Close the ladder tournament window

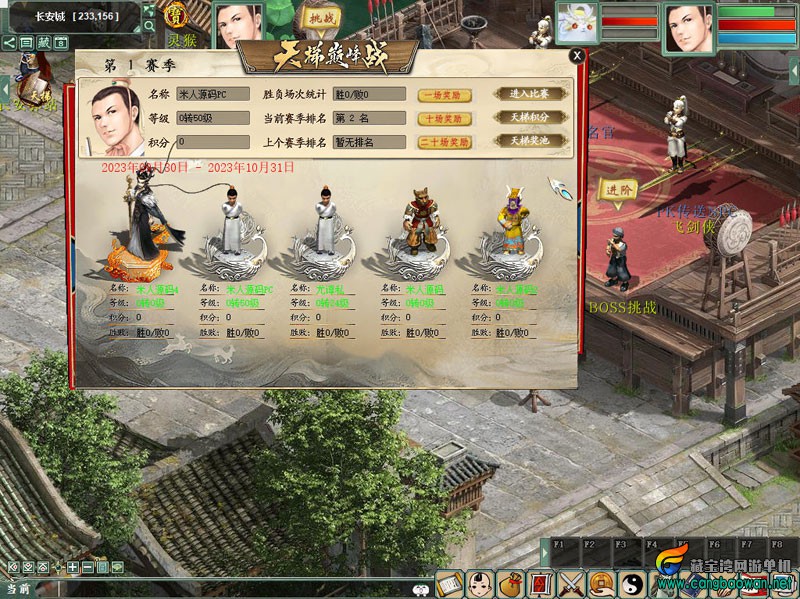[x=576, y=57]
